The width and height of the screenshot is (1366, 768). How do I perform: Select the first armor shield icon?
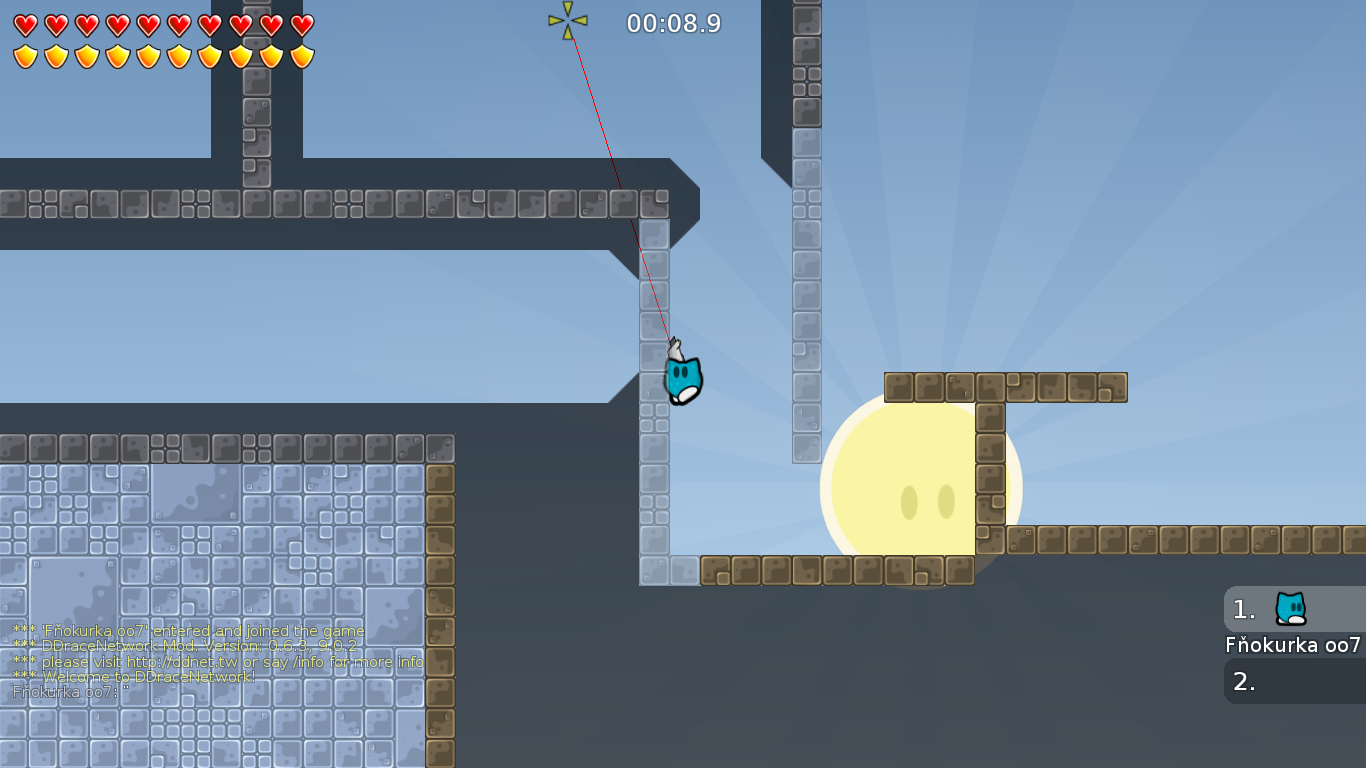tap(25, 55)
